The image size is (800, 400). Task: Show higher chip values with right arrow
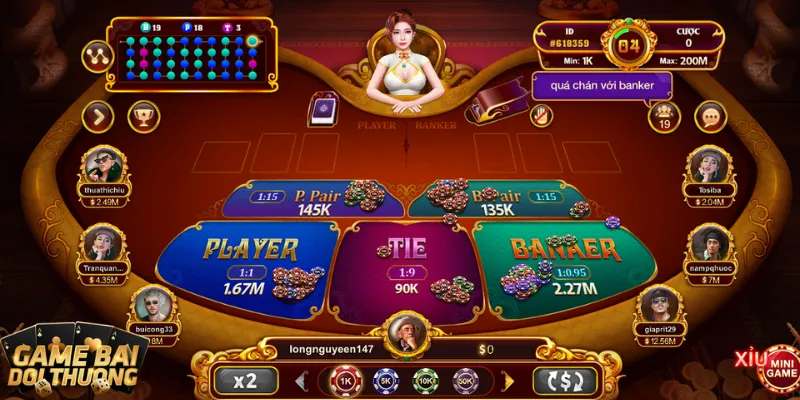point(508,380)
